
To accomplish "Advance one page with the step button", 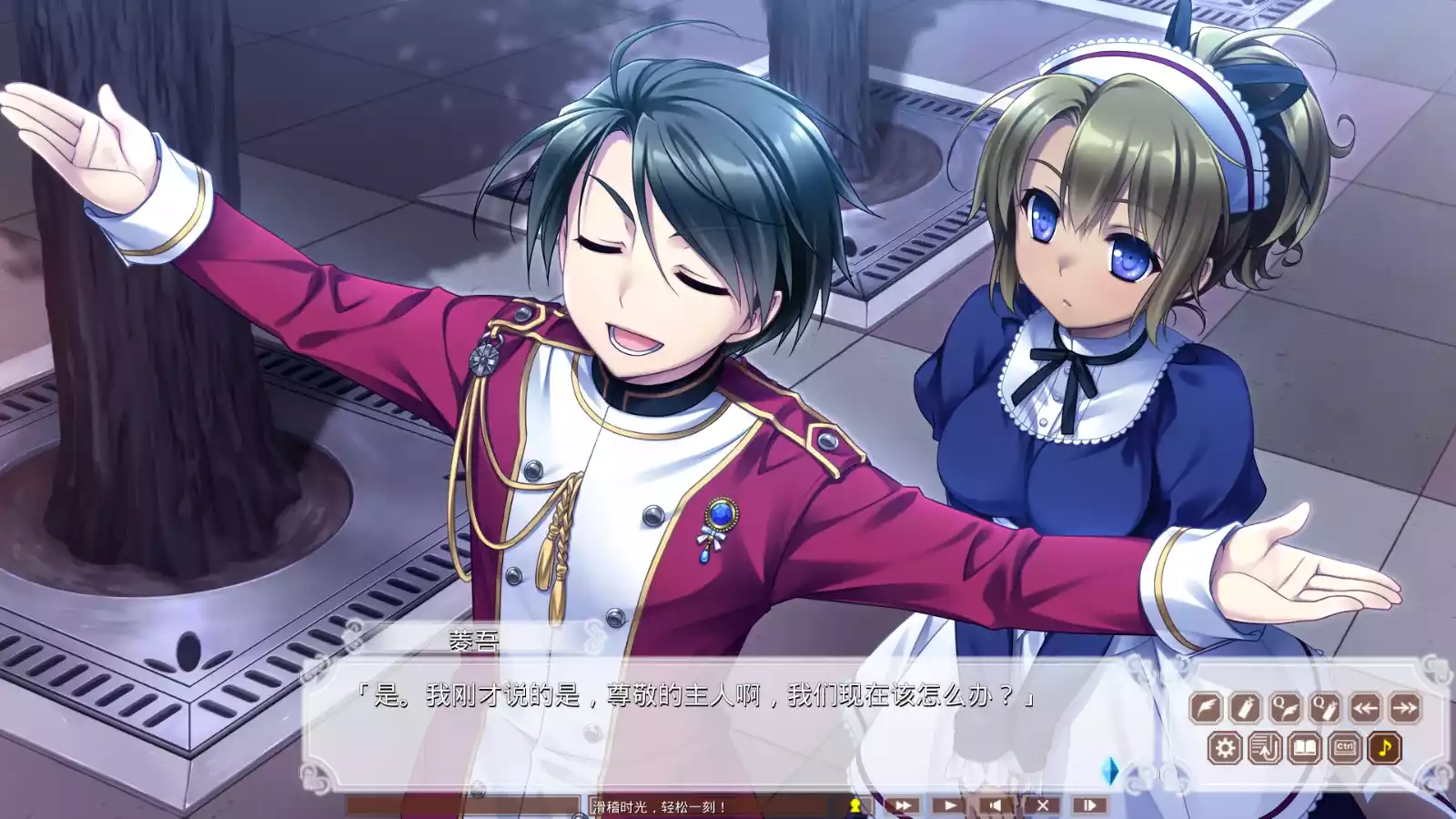I will 1089,805.
